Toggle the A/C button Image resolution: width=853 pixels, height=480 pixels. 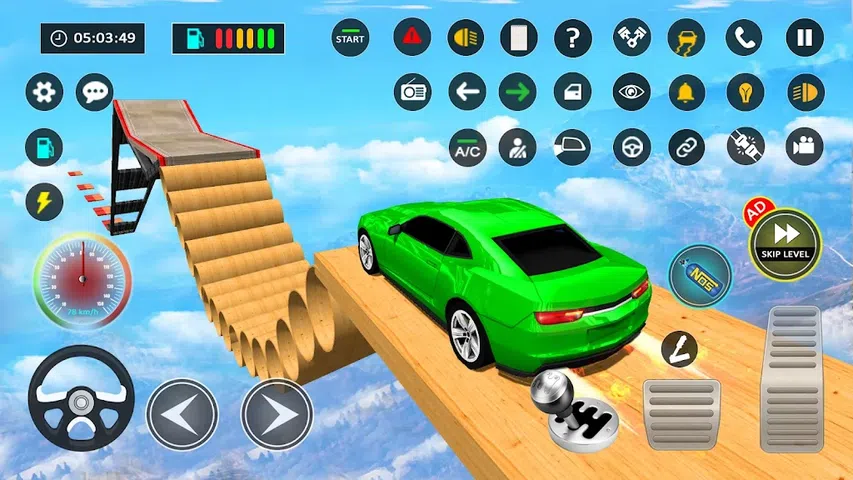467,147
